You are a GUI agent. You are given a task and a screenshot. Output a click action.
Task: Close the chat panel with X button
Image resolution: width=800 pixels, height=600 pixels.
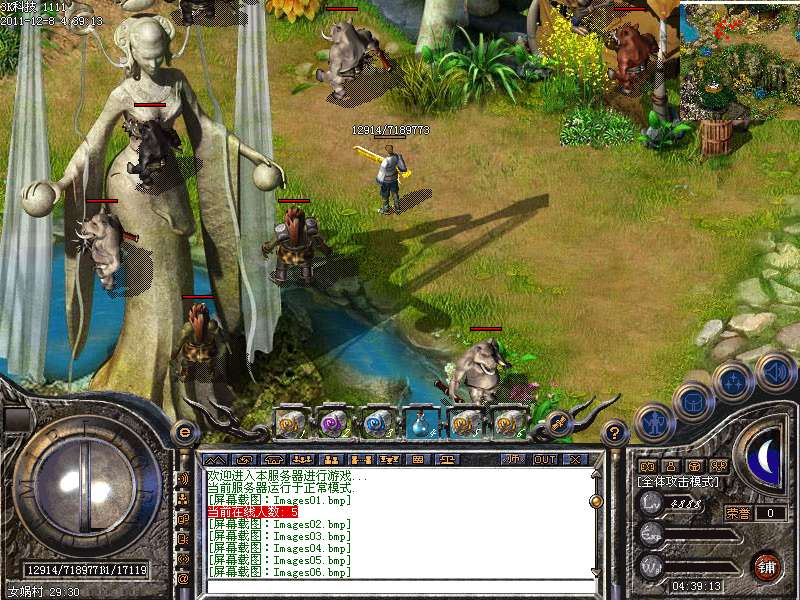[x=575, y=459]
